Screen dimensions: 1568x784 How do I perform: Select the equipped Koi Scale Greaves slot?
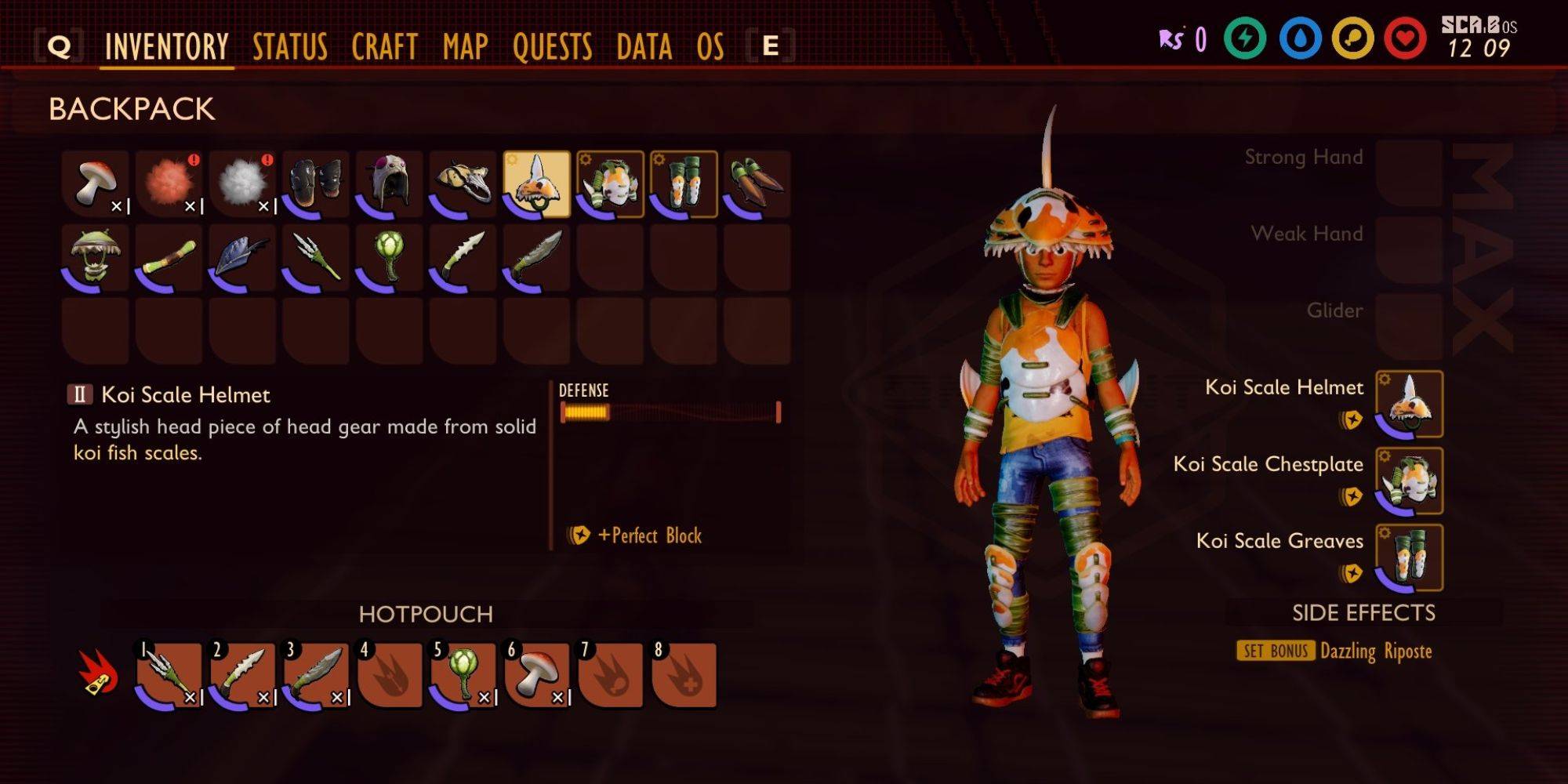[x=1409, y=557]
